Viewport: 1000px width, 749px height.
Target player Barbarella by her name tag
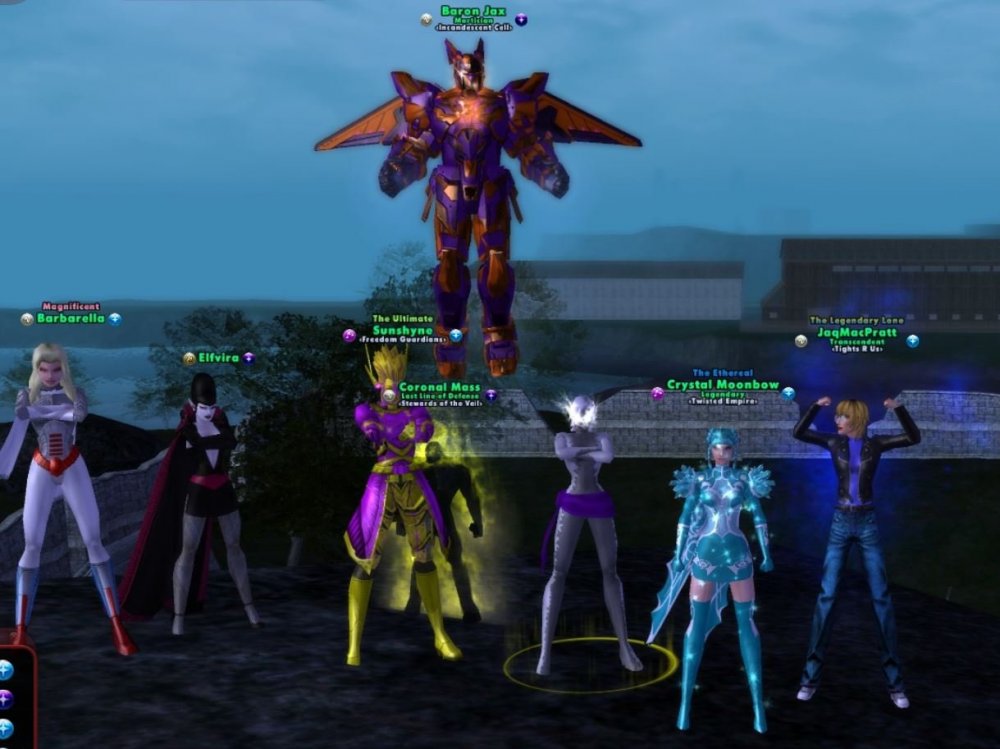(x=70, y=319)
